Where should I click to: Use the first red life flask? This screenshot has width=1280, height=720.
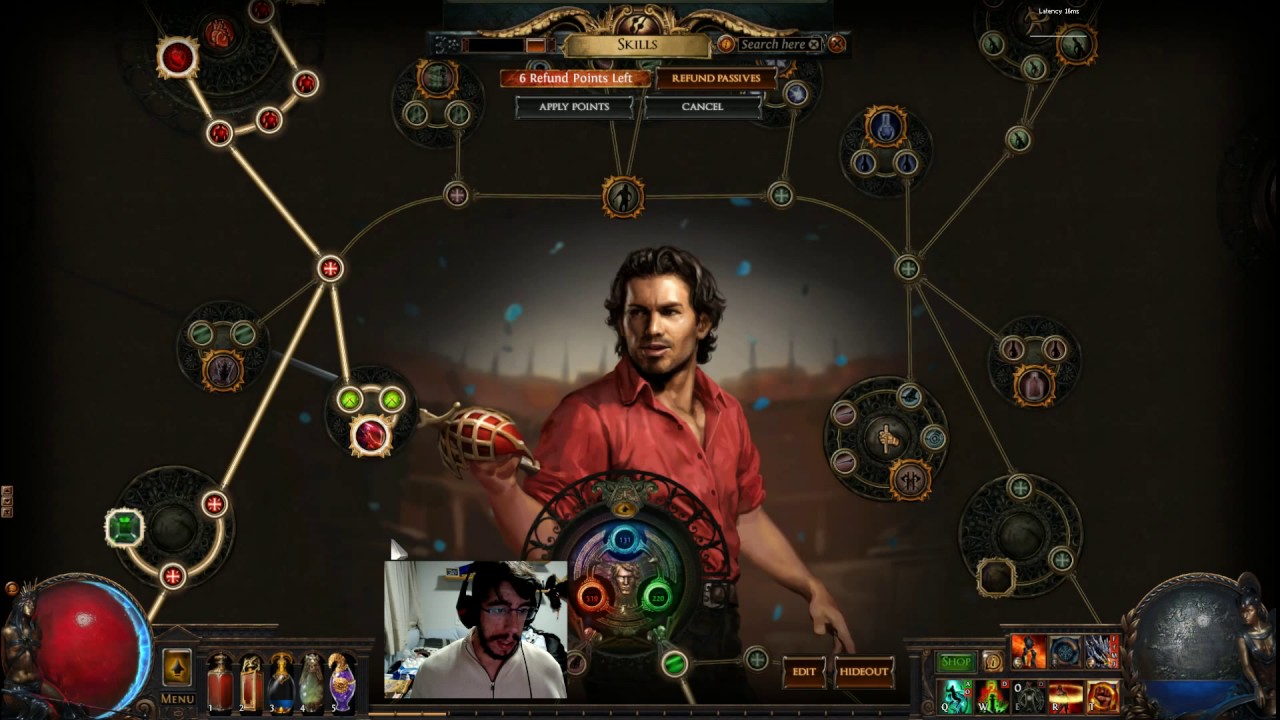[219, 684]
